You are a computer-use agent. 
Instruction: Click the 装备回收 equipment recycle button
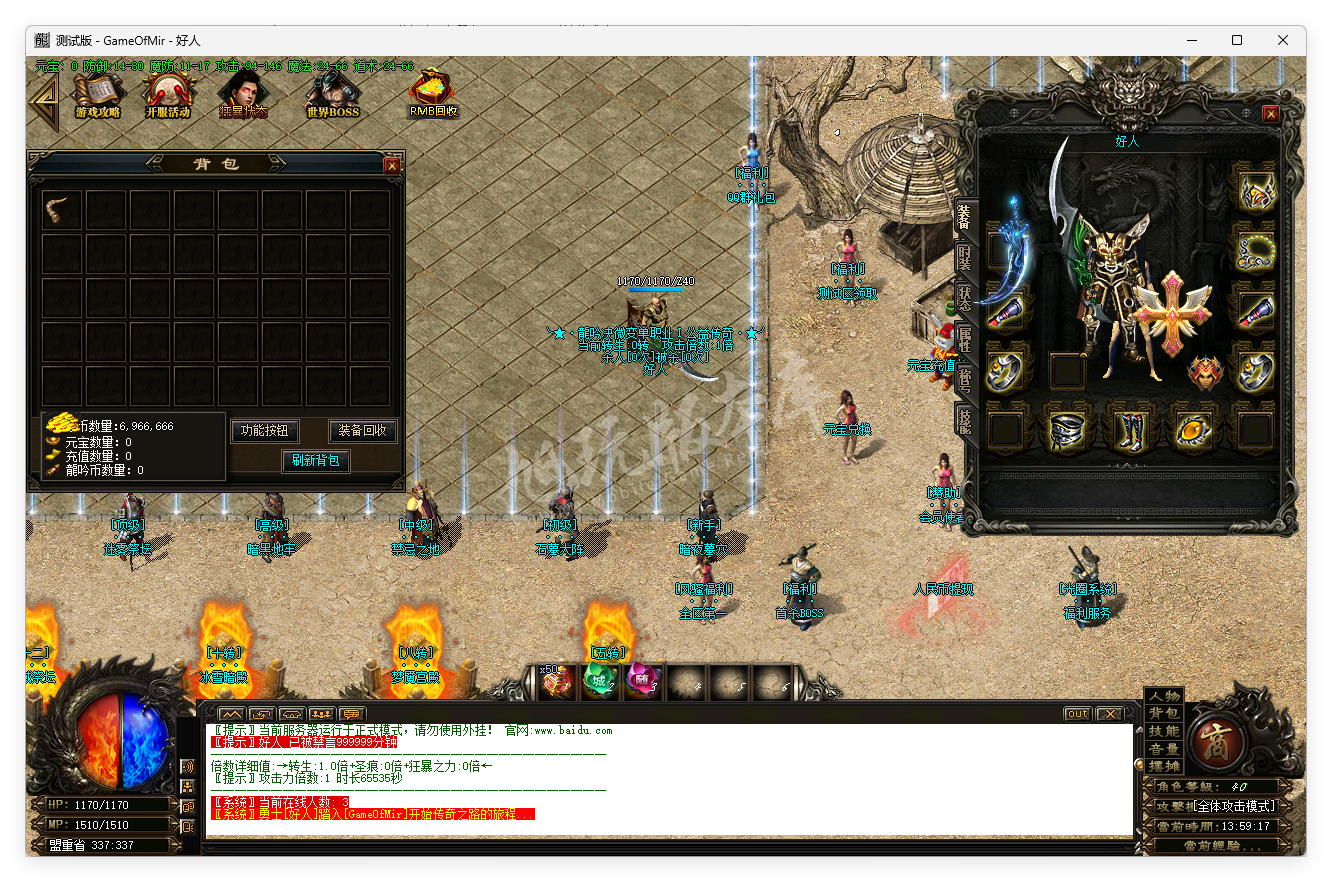click(362, 432)
